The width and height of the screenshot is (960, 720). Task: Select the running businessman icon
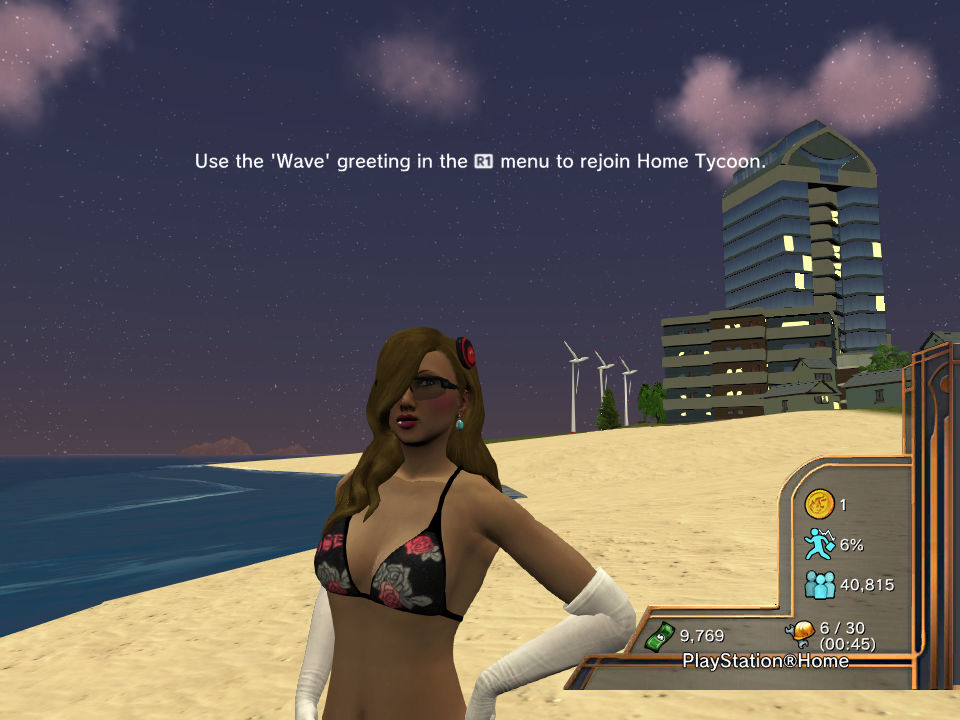tap(819, 544)
